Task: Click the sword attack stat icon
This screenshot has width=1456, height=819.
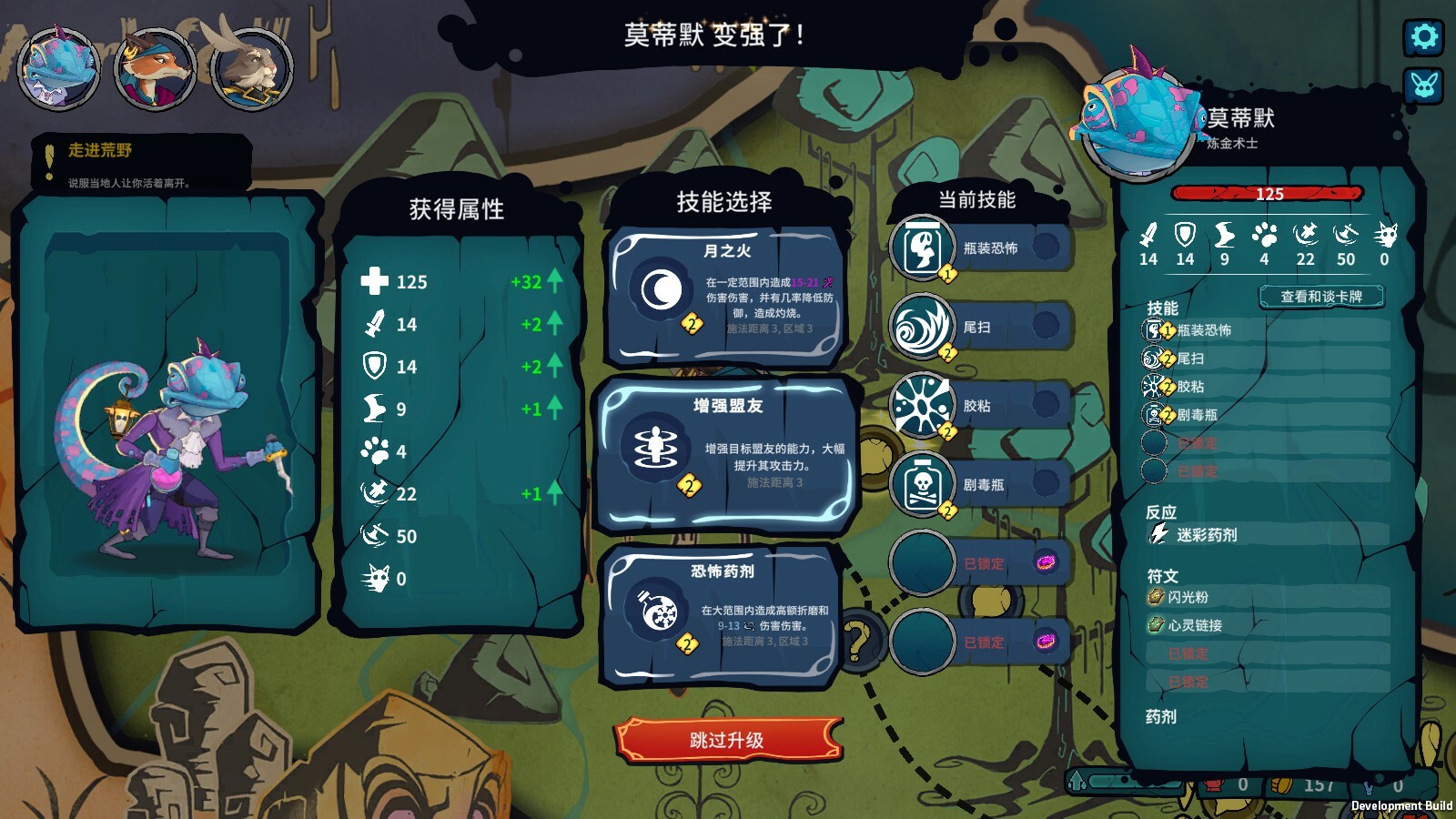Action: pyautogui.click(x=1149, y=235)
